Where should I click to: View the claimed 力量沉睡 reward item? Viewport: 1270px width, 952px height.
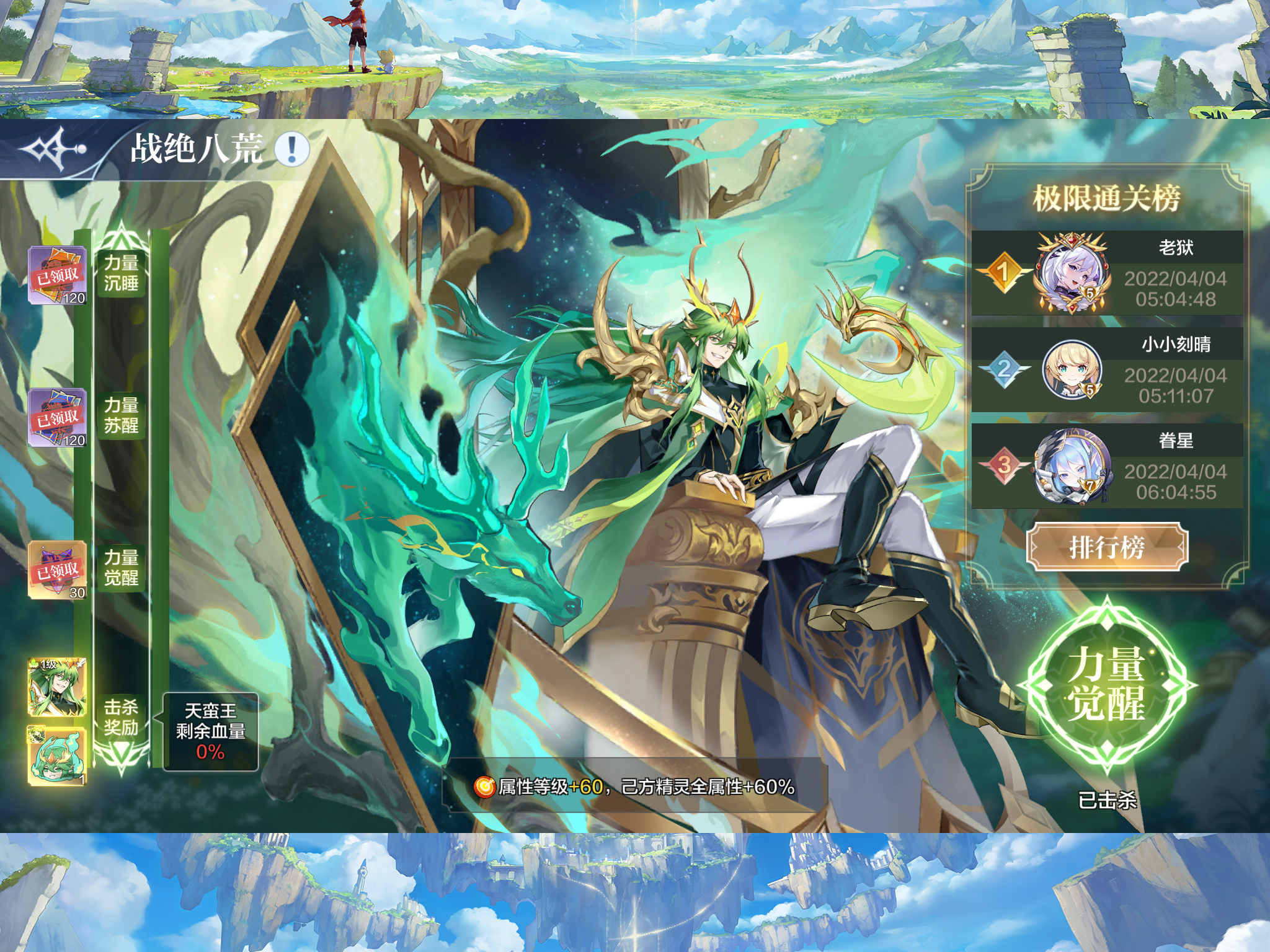(x=58, y=275)
